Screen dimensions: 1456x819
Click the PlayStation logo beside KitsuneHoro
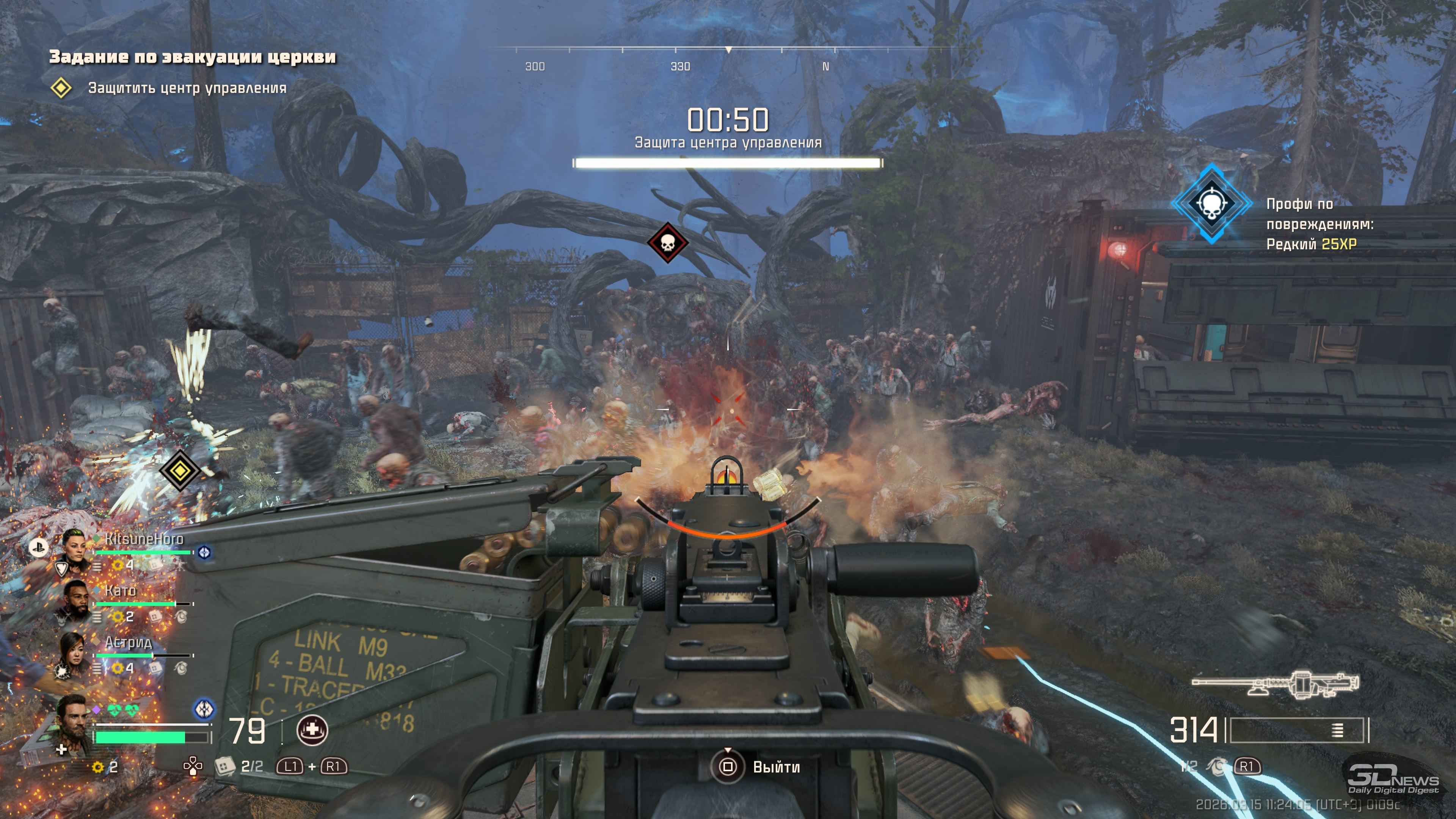pyautogui.click(x=38, y=546)
